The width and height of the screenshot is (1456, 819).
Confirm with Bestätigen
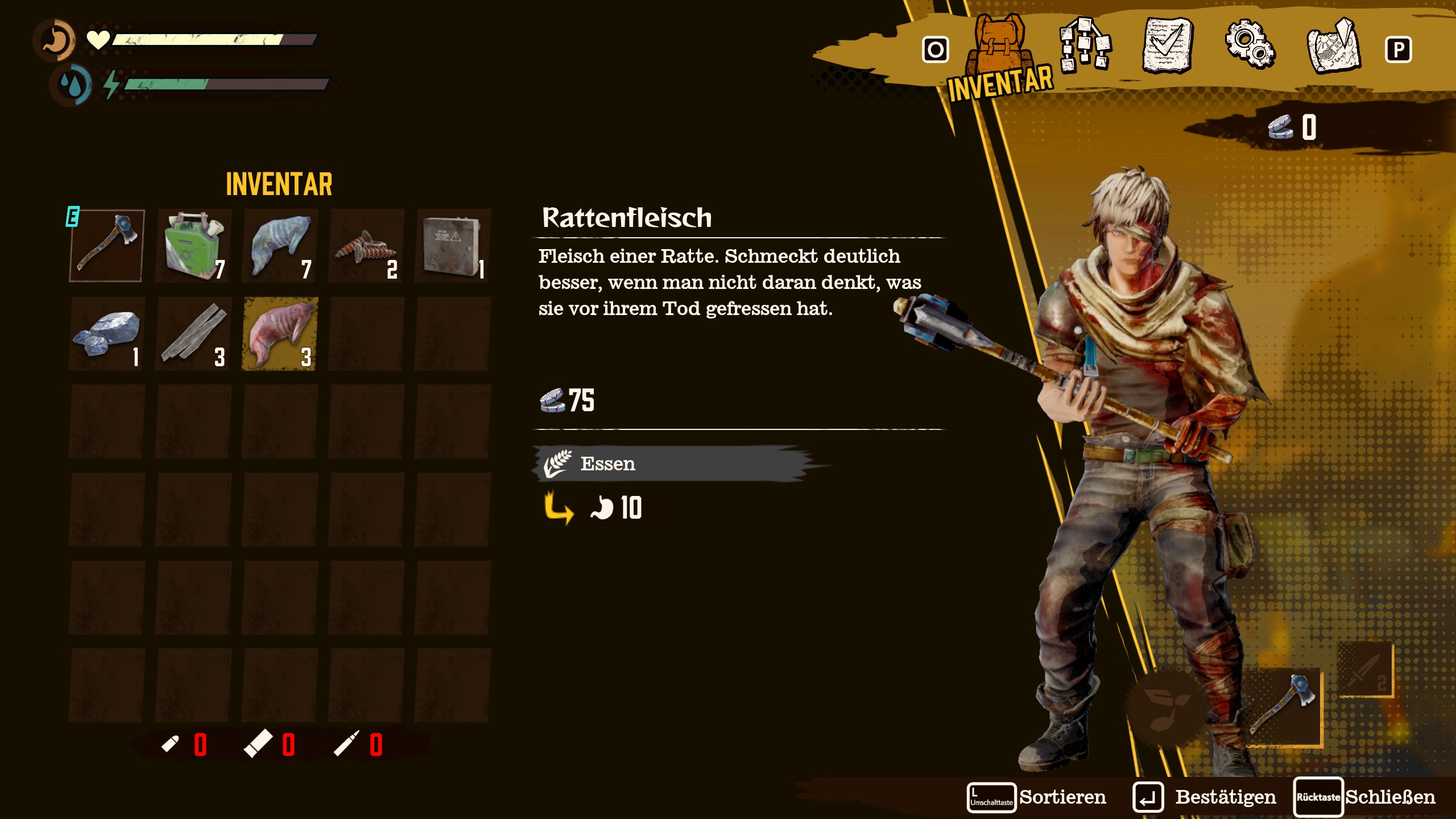pyautogui.click(x=1205, y=797)
